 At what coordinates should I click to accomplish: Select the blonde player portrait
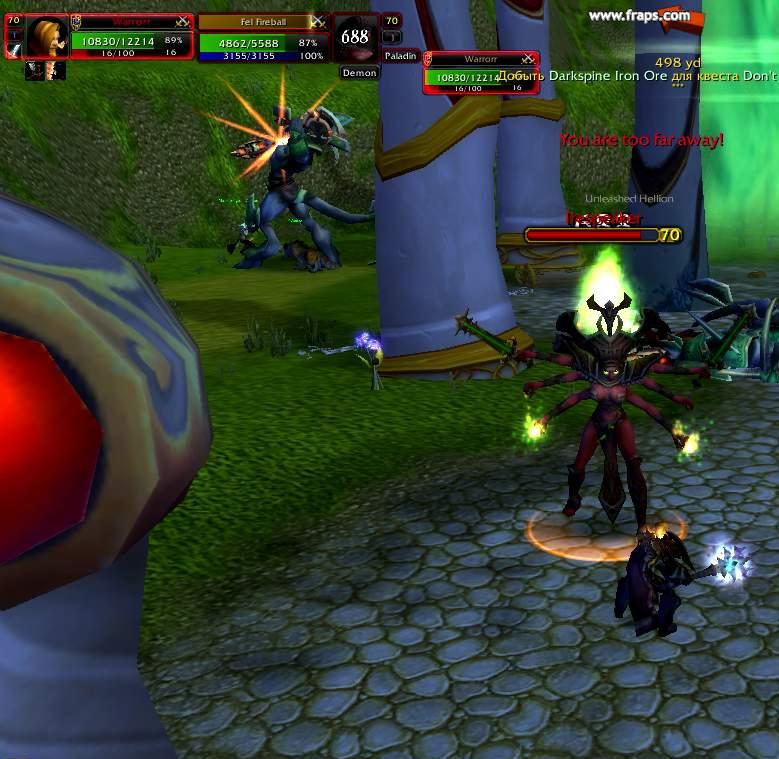point(46,37)
